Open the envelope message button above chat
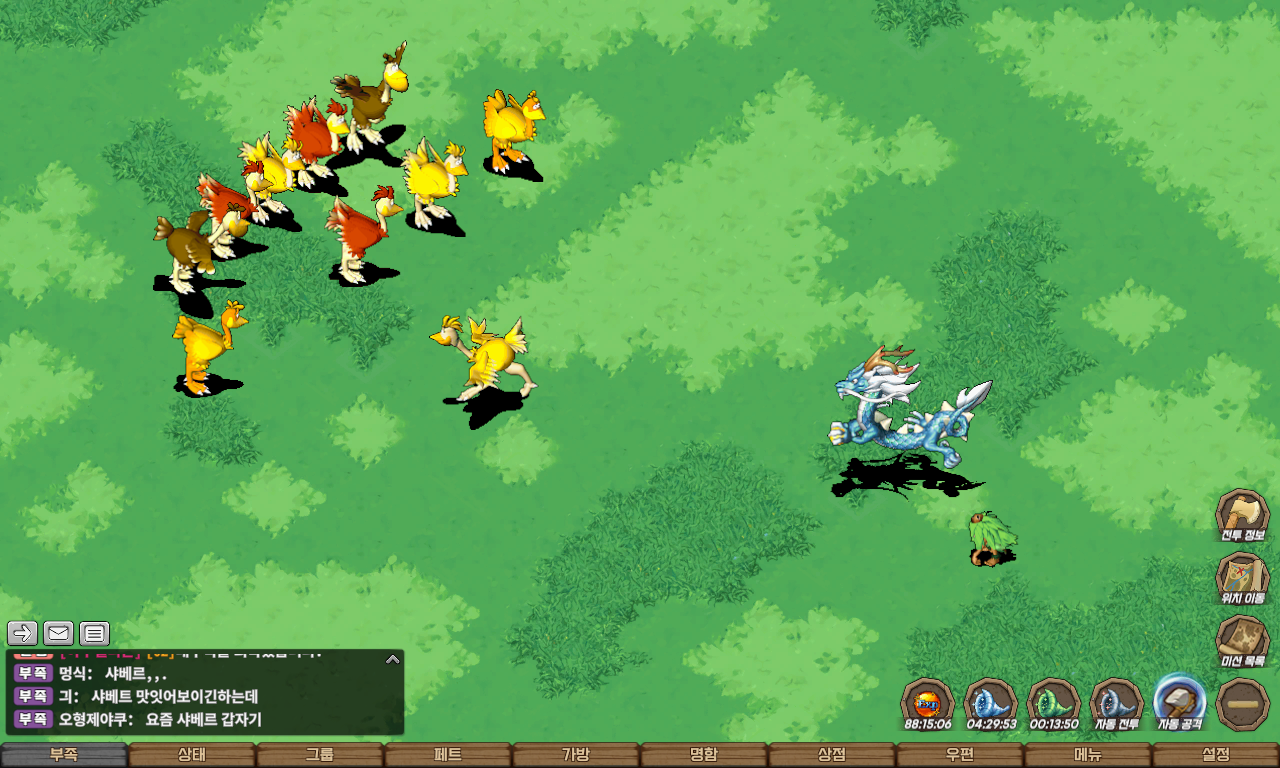1280x768 pixels. pos(59,633)
